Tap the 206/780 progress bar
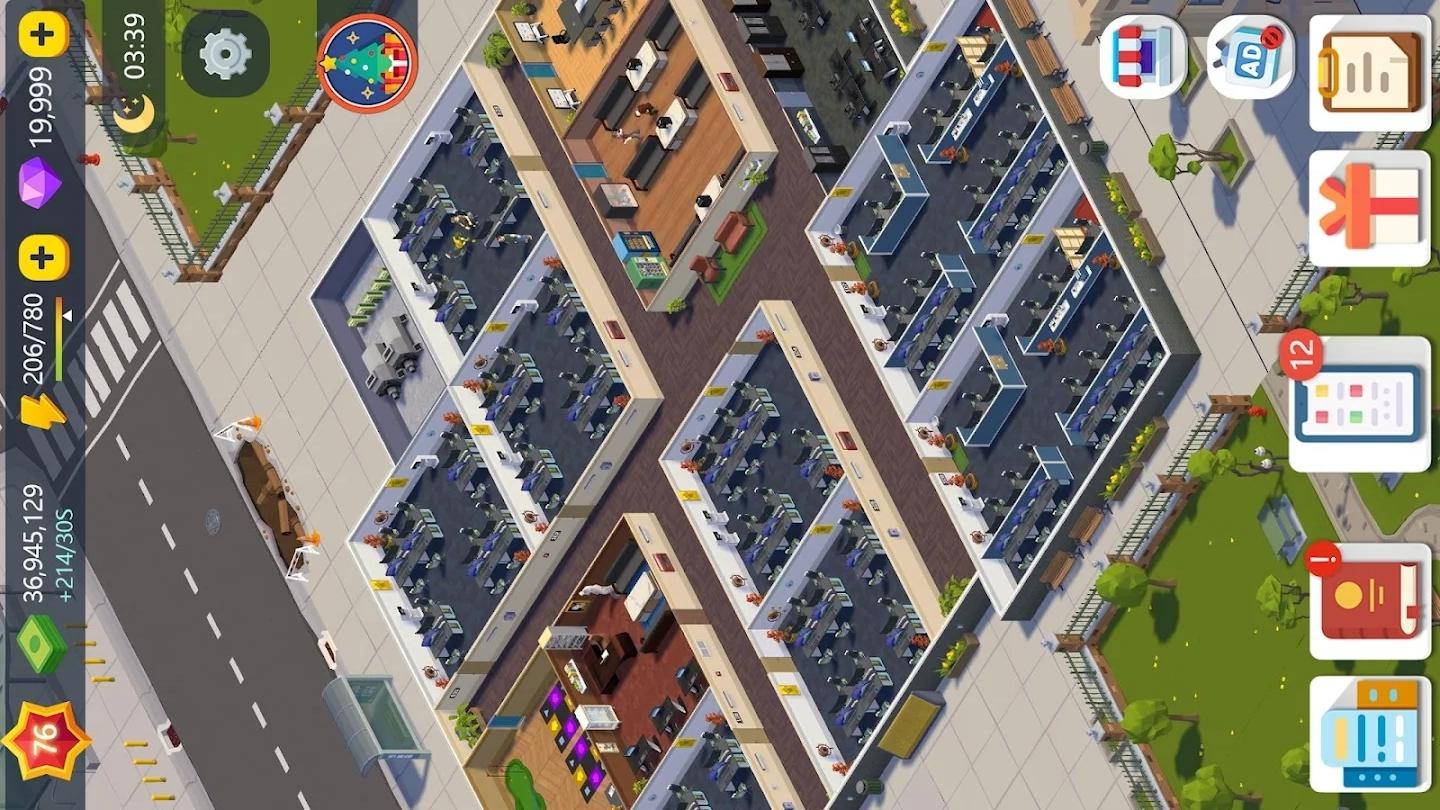Viewport: 1440px width, 810px height. click(34, 340)
